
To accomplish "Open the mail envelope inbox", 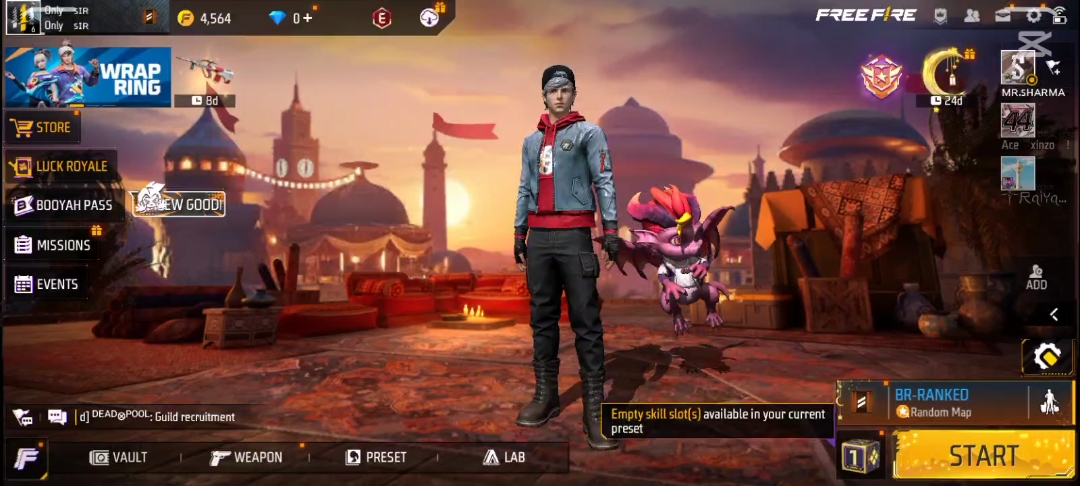I will (x=1002, y=15).
